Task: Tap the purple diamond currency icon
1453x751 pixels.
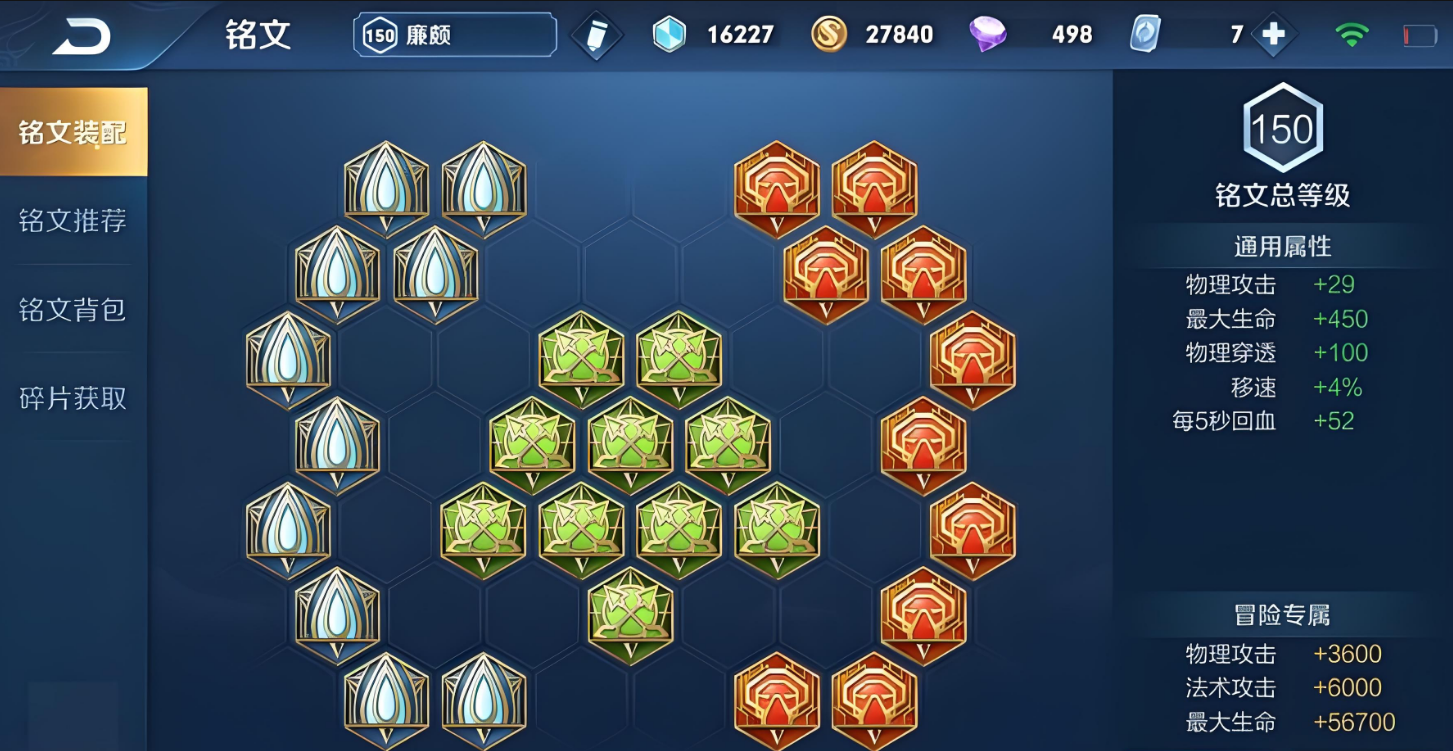Action: (x=988, y=35)
